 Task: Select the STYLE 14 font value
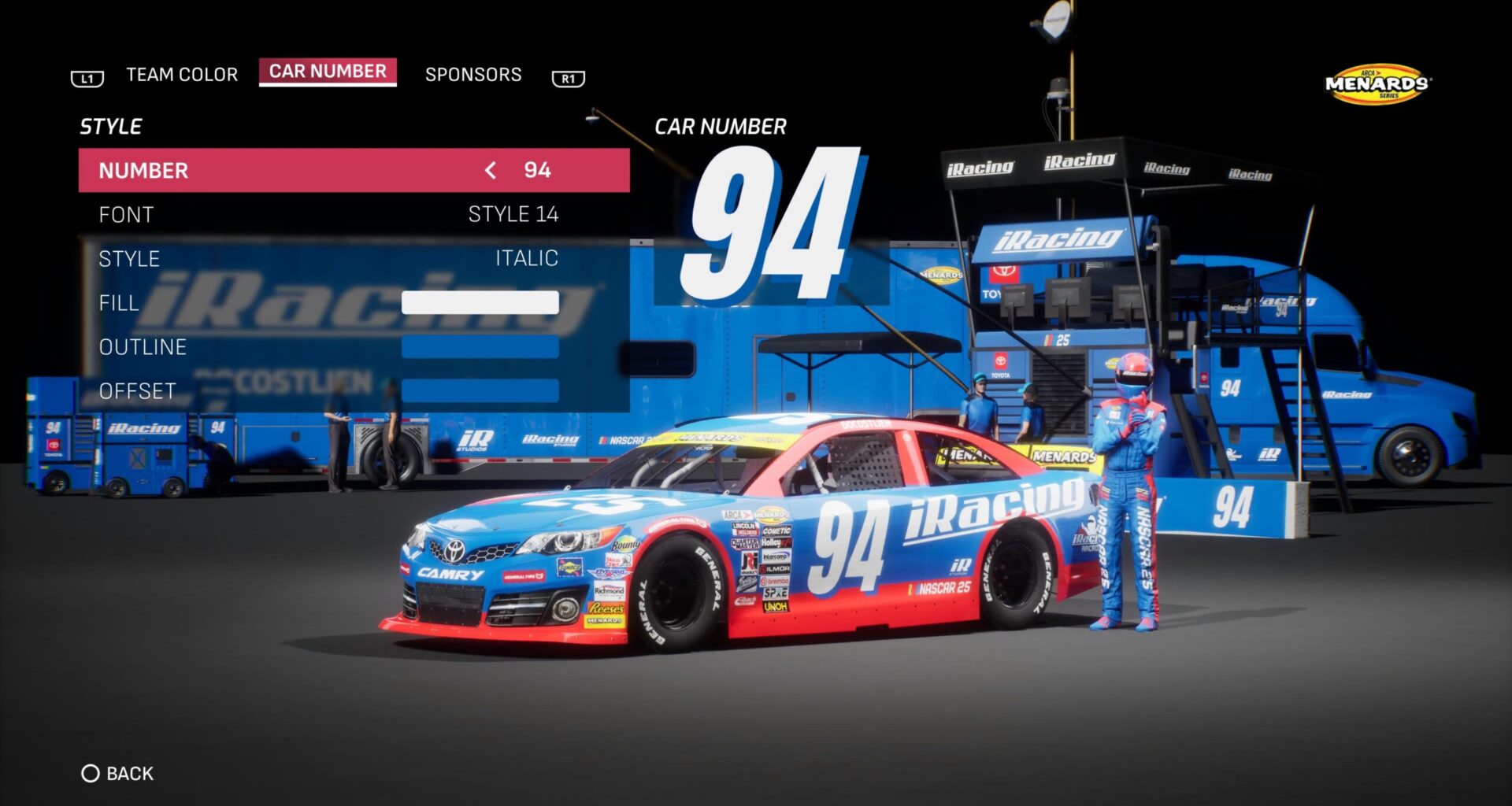point(513,214)
